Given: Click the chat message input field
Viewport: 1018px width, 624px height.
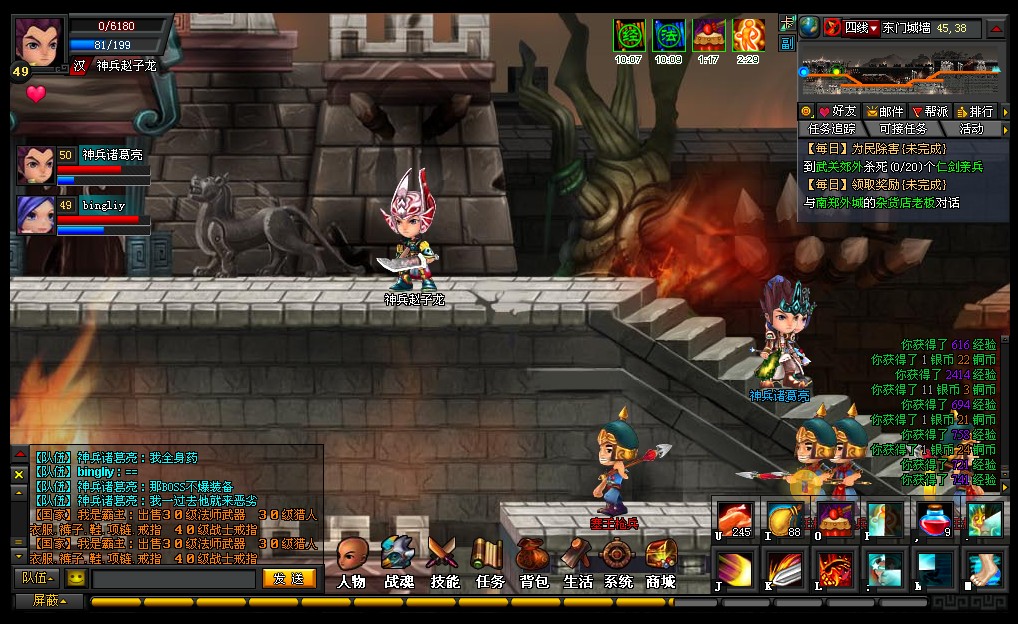Looking at the screenshot, I should pos(174,579).
